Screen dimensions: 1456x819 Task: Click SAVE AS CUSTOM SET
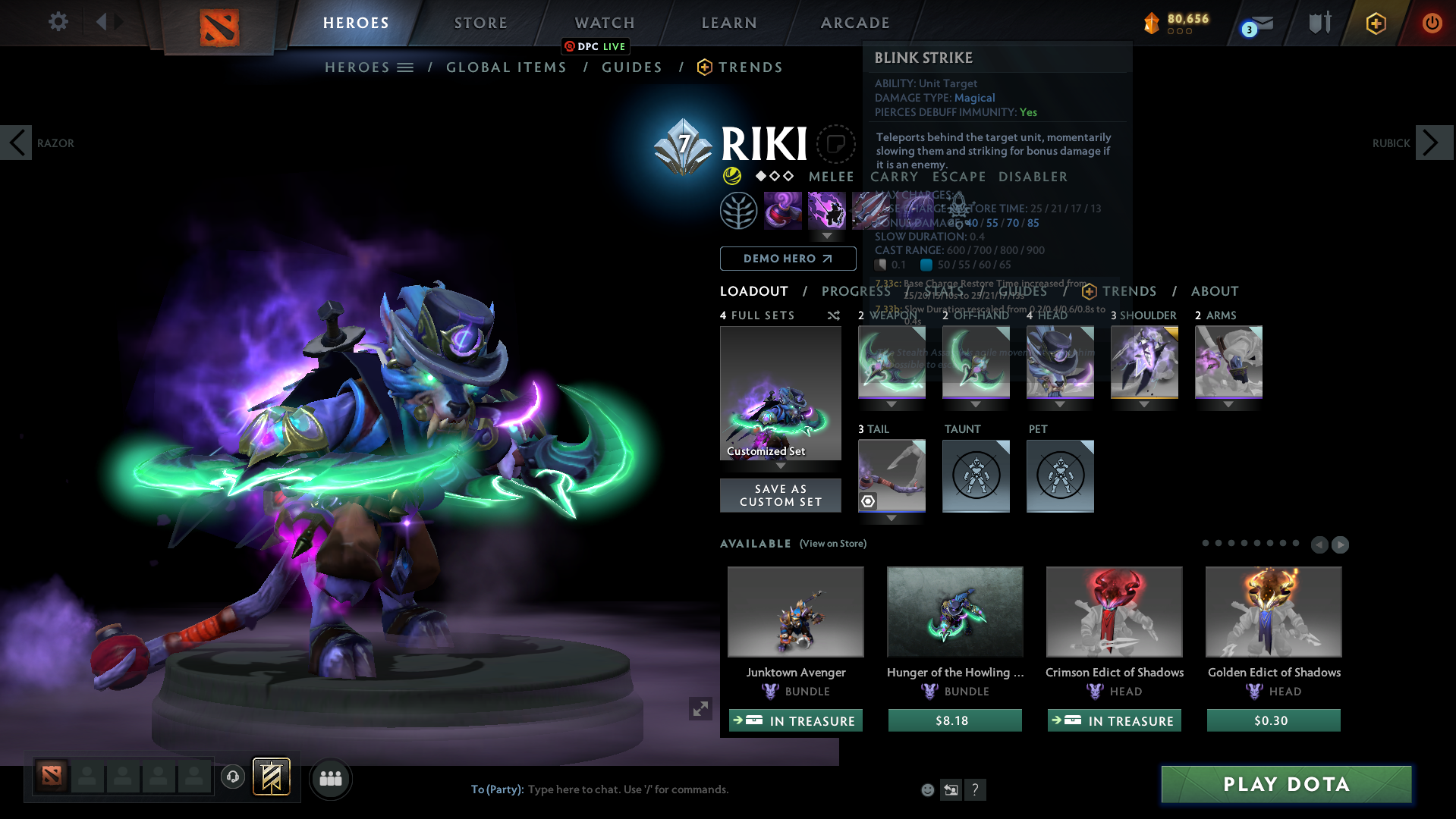(x=780, y=495)
